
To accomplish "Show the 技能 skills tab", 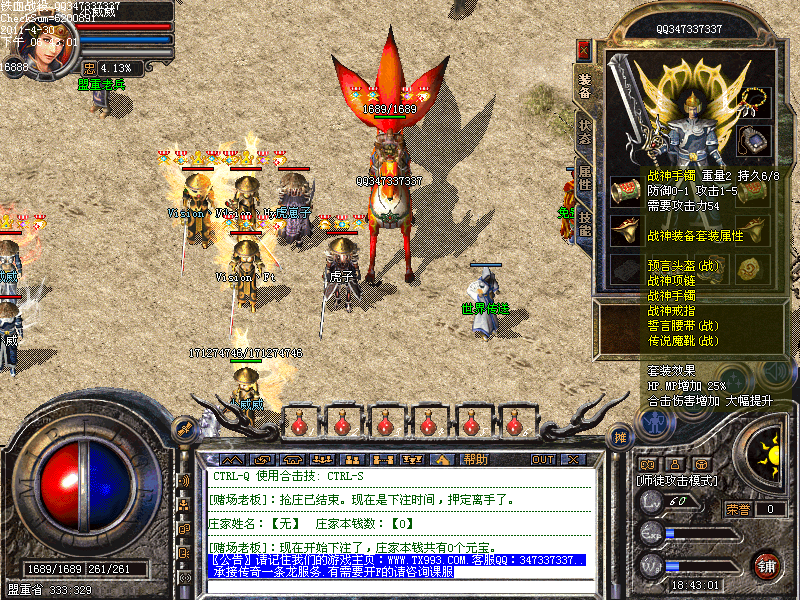I will click(x=584, y=223).
